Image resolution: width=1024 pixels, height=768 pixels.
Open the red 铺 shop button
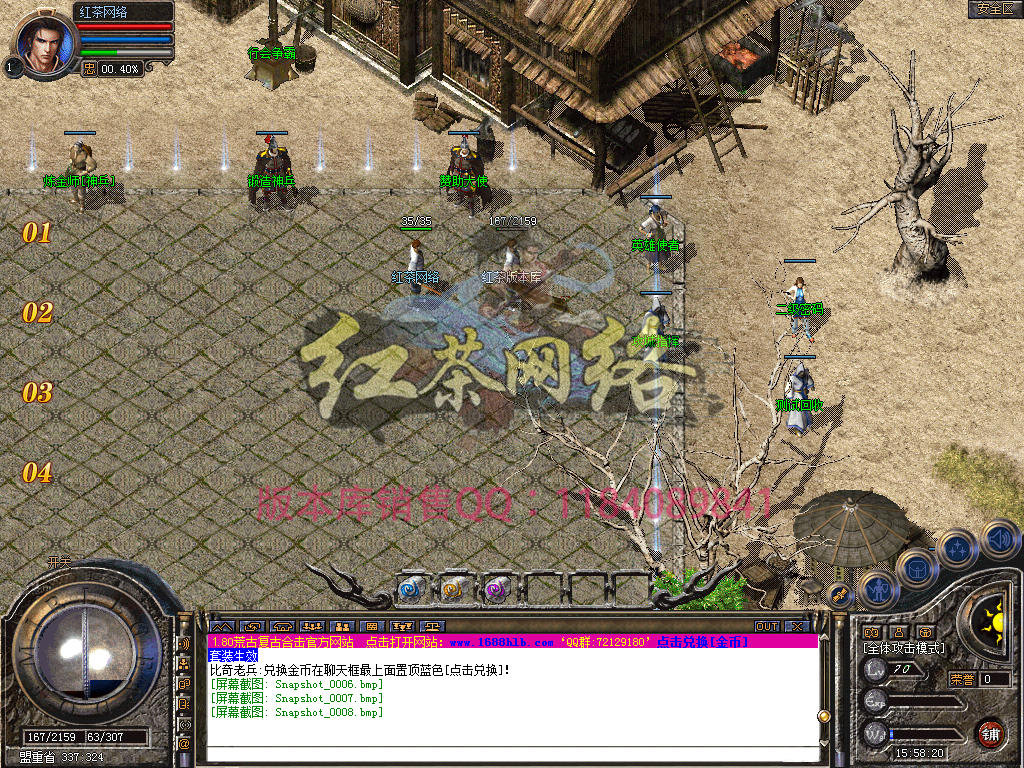(990, 733)
